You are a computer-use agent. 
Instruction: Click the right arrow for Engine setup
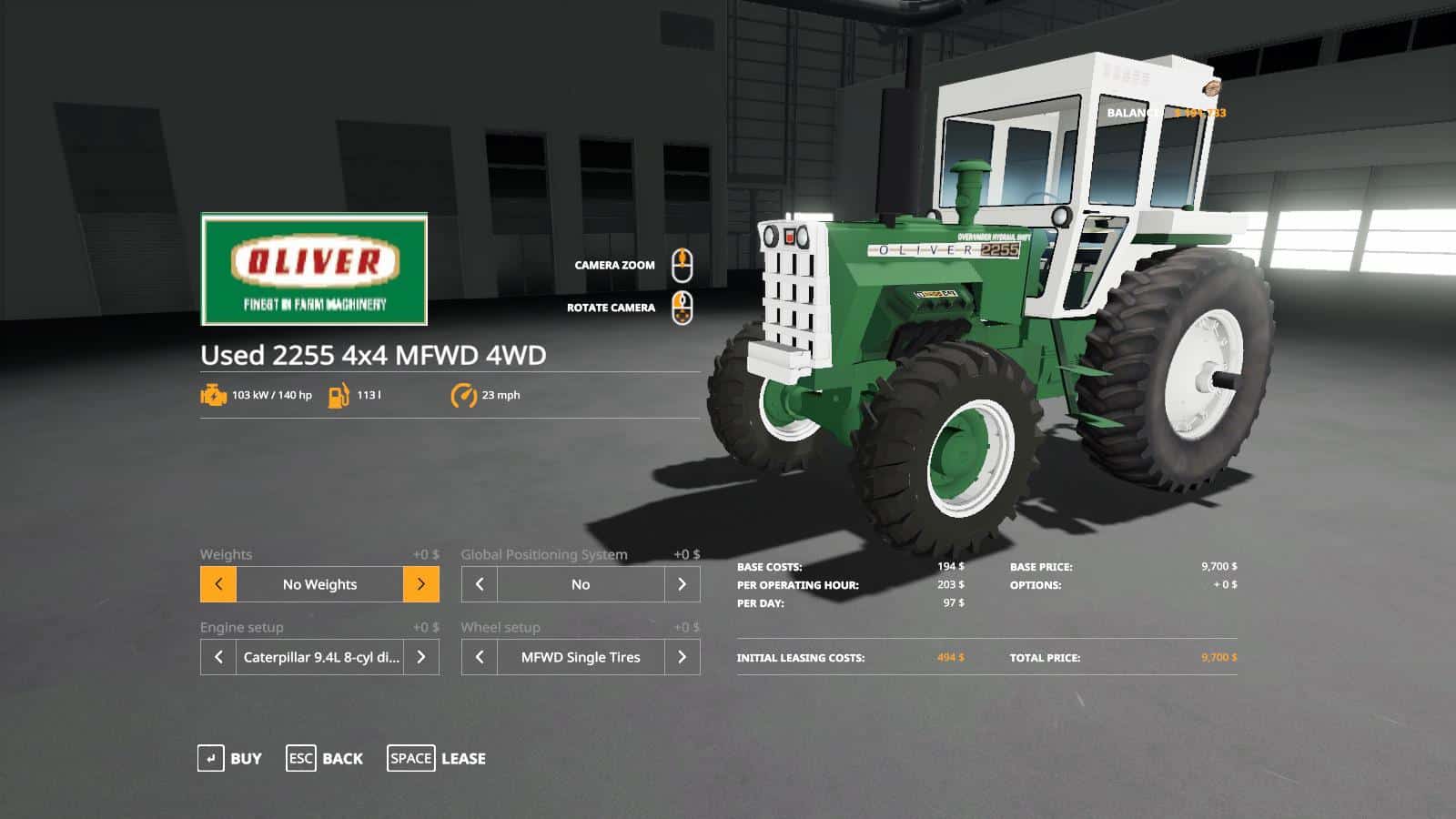point(421,657)
